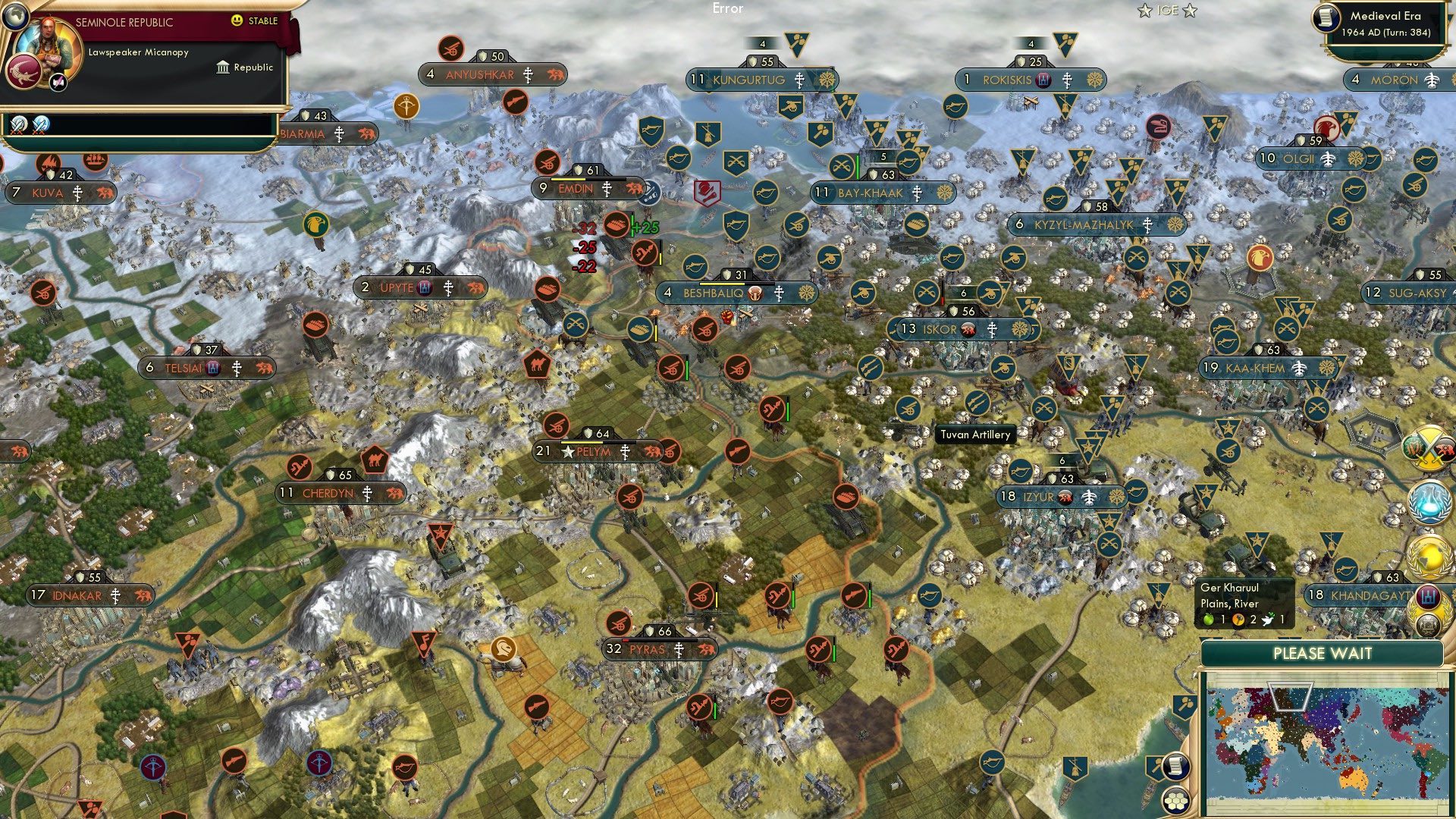The height and width of the screenshot is (819, 1456).
Task: Click the capital star on Pelym's banner
Action: [569, 451]
